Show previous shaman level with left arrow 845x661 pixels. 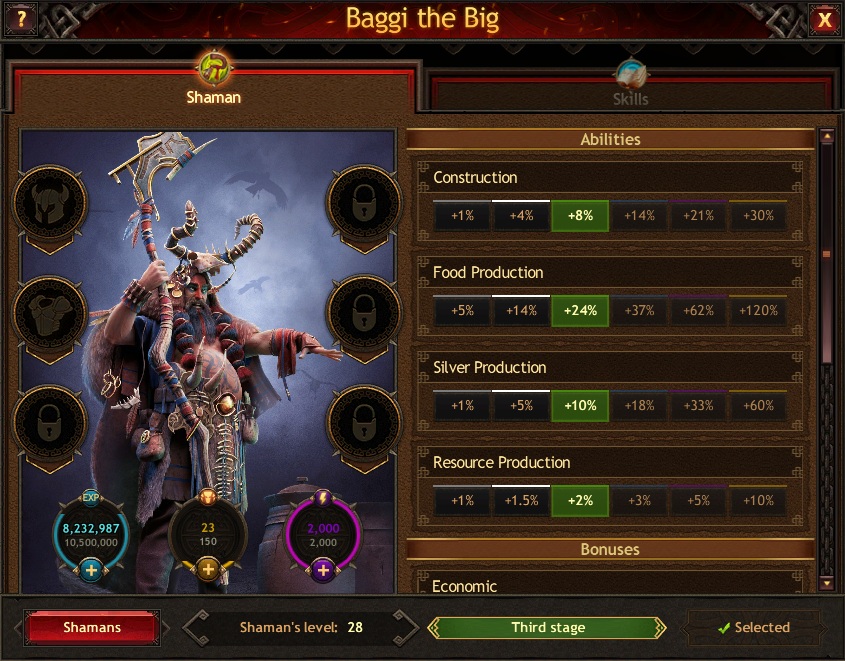pyautogui.click(x=196, y=628)
